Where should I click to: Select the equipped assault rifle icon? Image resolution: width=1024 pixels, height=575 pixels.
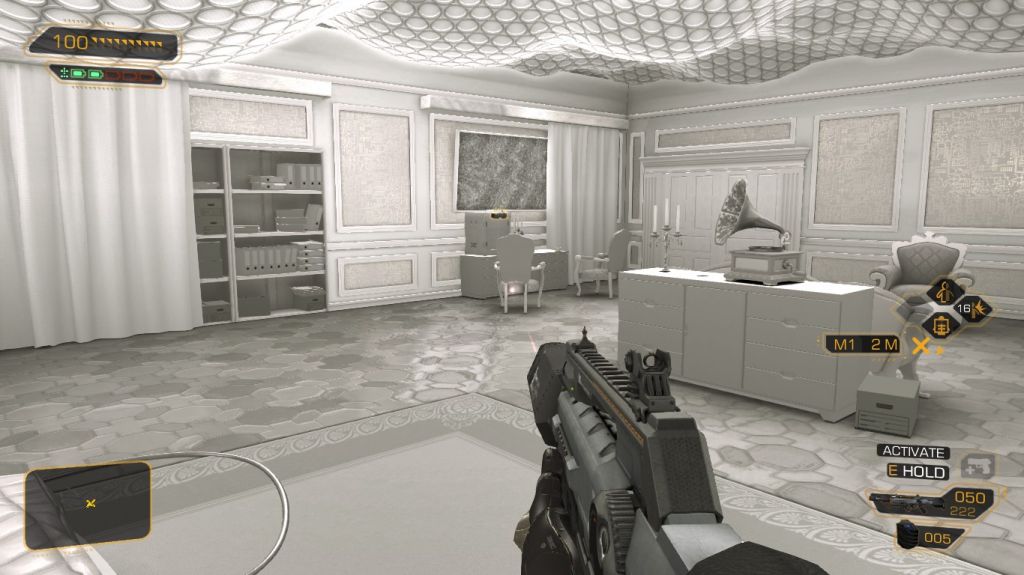point(908,503)
